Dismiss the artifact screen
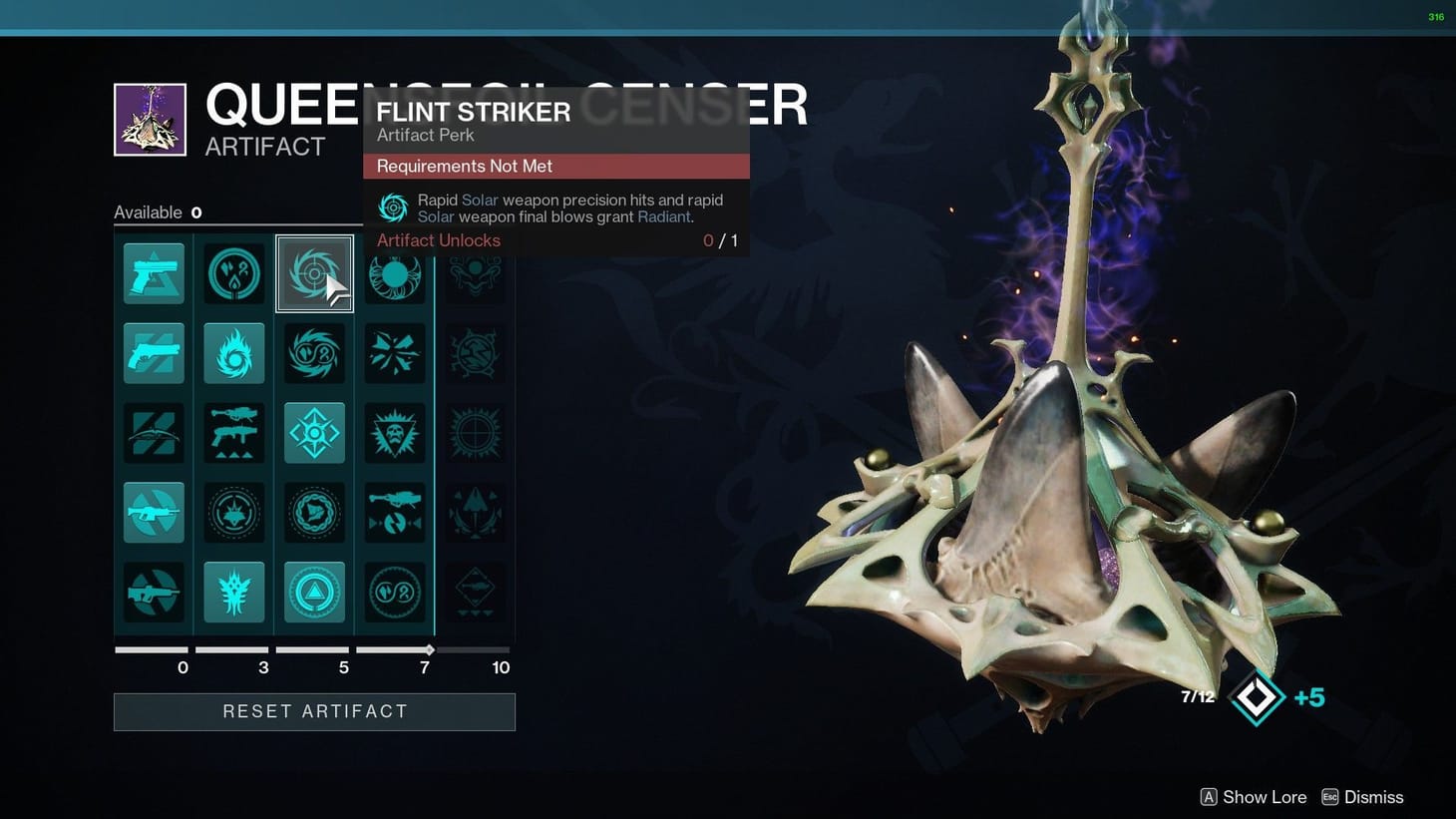This screenshot has height=819, width=1456. pyautogui.click(x=1362, y=797)
